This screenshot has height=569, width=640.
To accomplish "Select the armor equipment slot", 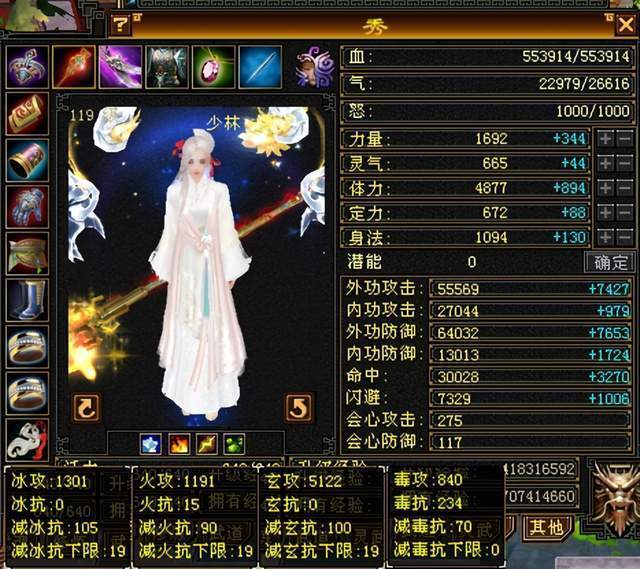I will click(167, 66).
